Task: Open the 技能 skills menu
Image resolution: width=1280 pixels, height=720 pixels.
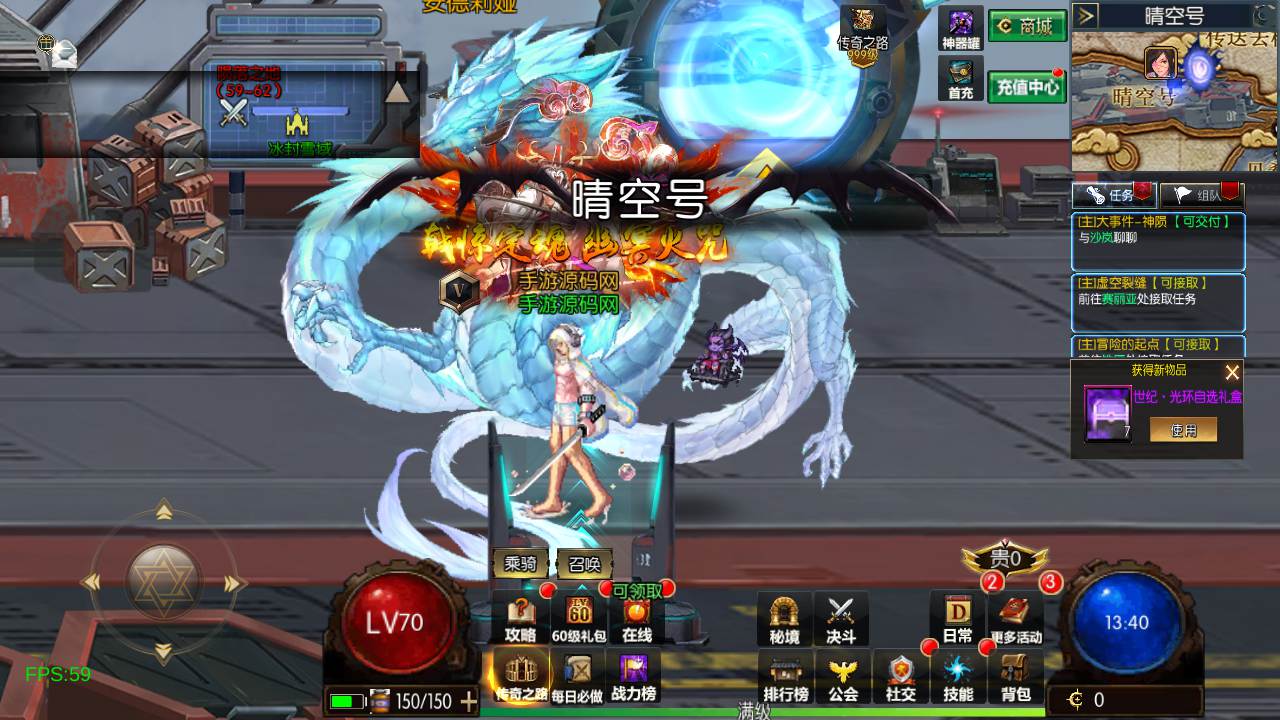Action: point(958,678)
